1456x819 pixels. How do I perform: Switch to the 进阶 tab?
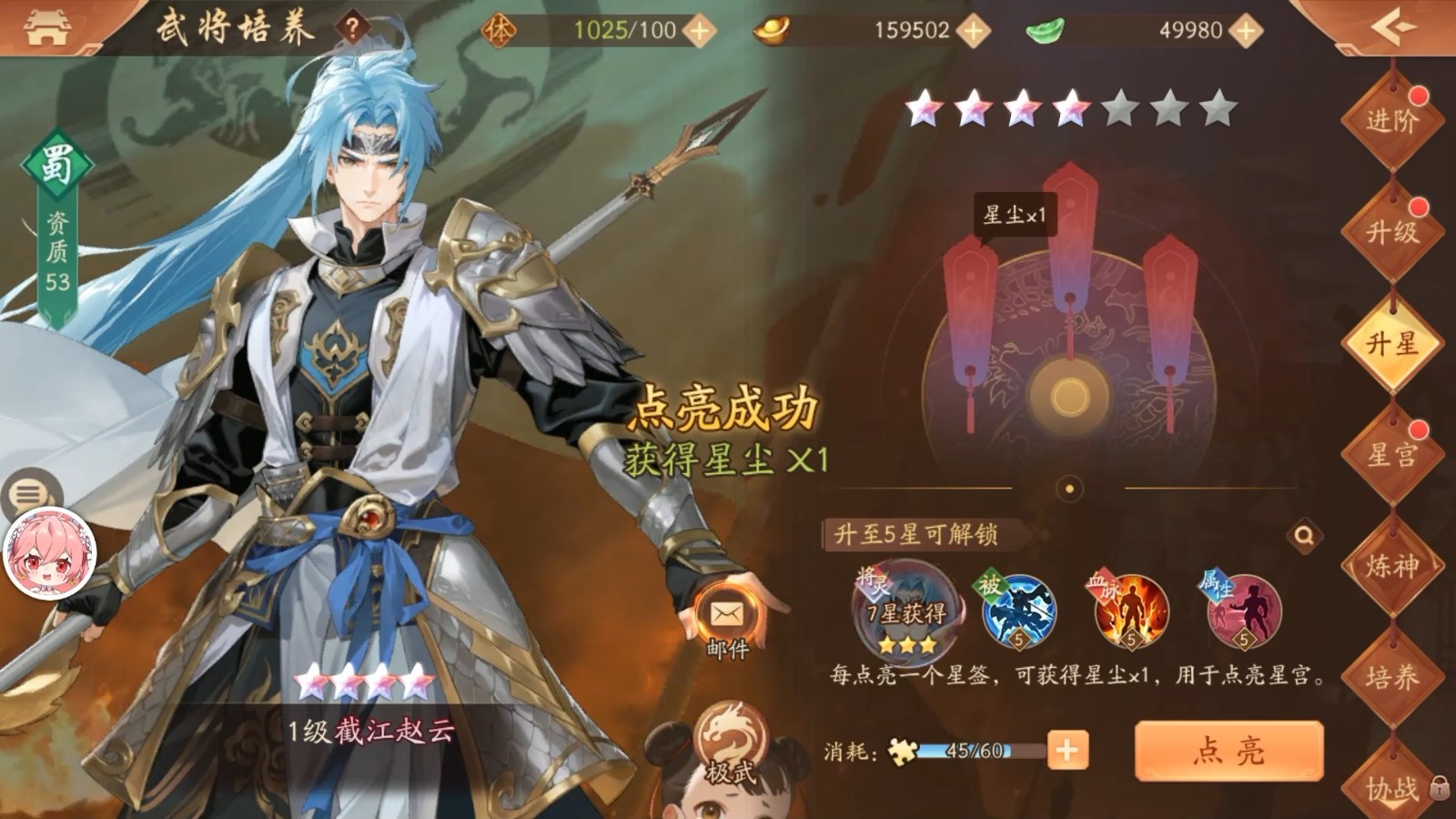tap(1391, 120)
